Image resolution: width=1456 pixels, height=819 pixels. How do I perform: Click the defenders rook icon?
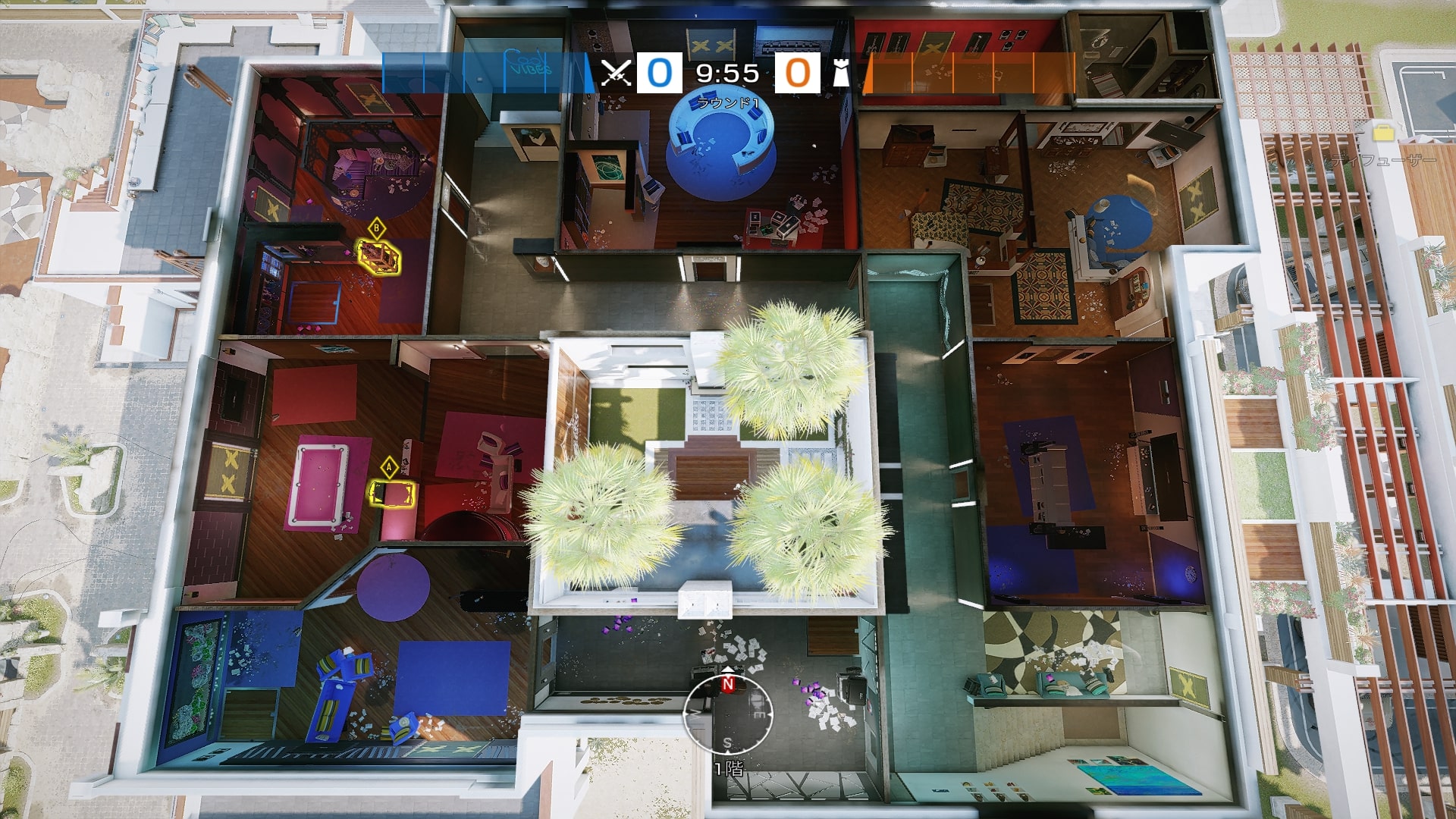(841, 74)
